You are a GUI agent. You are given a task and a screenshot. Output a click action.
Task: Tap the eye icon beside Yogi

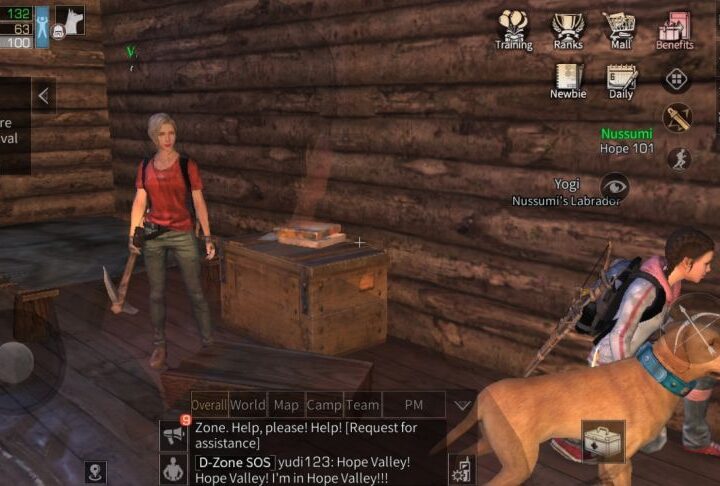click(x=614, y=184)
